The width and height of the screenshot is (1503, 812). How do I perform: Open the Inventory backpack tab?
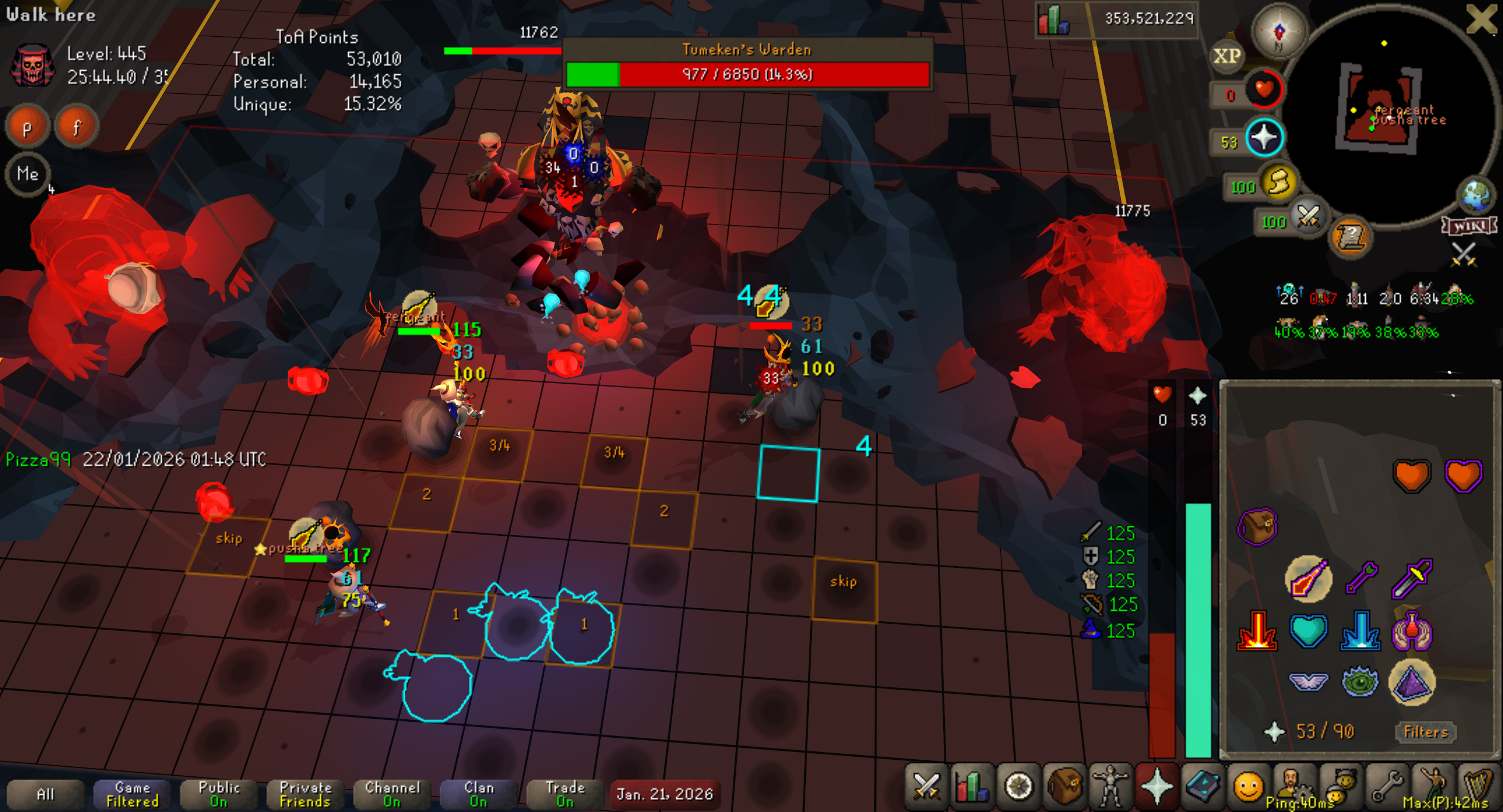pos(1064,786)
